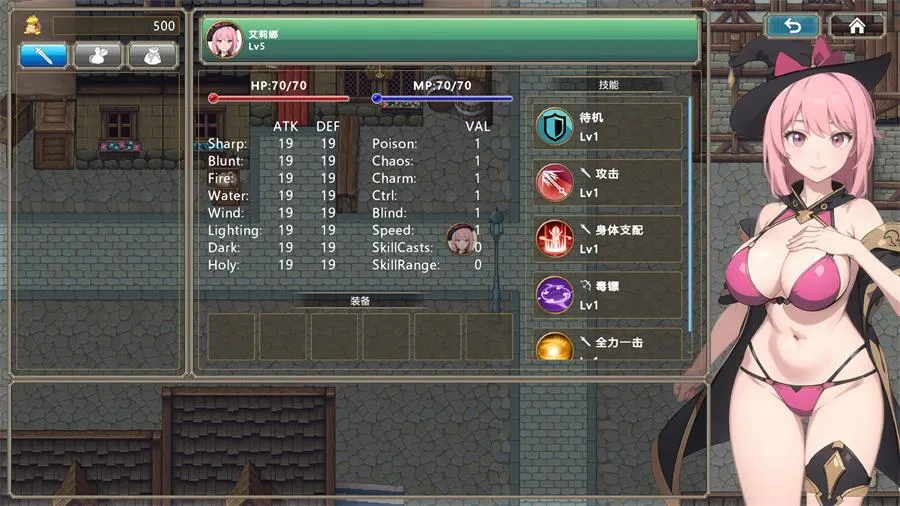
Task: Click the back arrow button
Action: pyautogui.click(x=793, y=27)
